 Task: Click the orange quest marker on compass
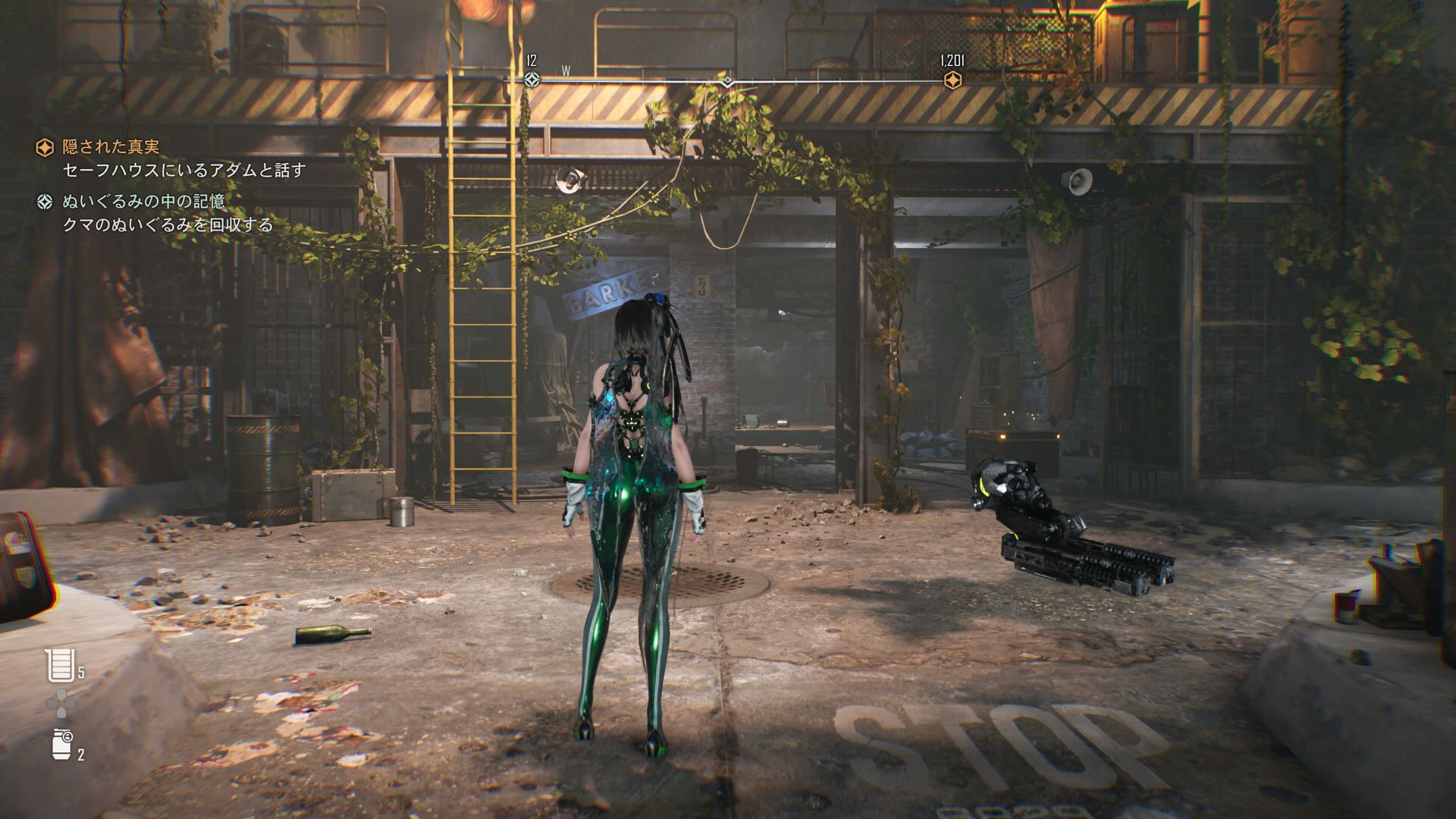coord(952,80)
